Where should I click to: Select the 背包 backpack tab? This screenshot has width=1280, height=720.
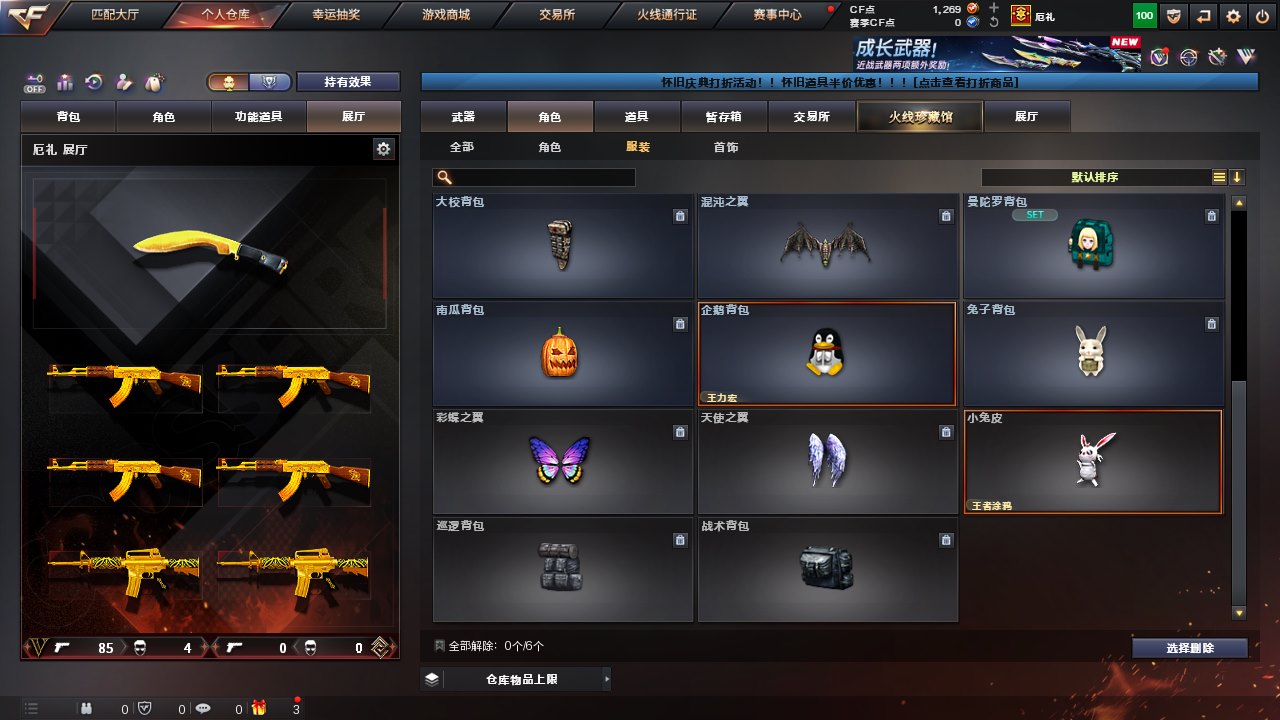pos(69,117)
